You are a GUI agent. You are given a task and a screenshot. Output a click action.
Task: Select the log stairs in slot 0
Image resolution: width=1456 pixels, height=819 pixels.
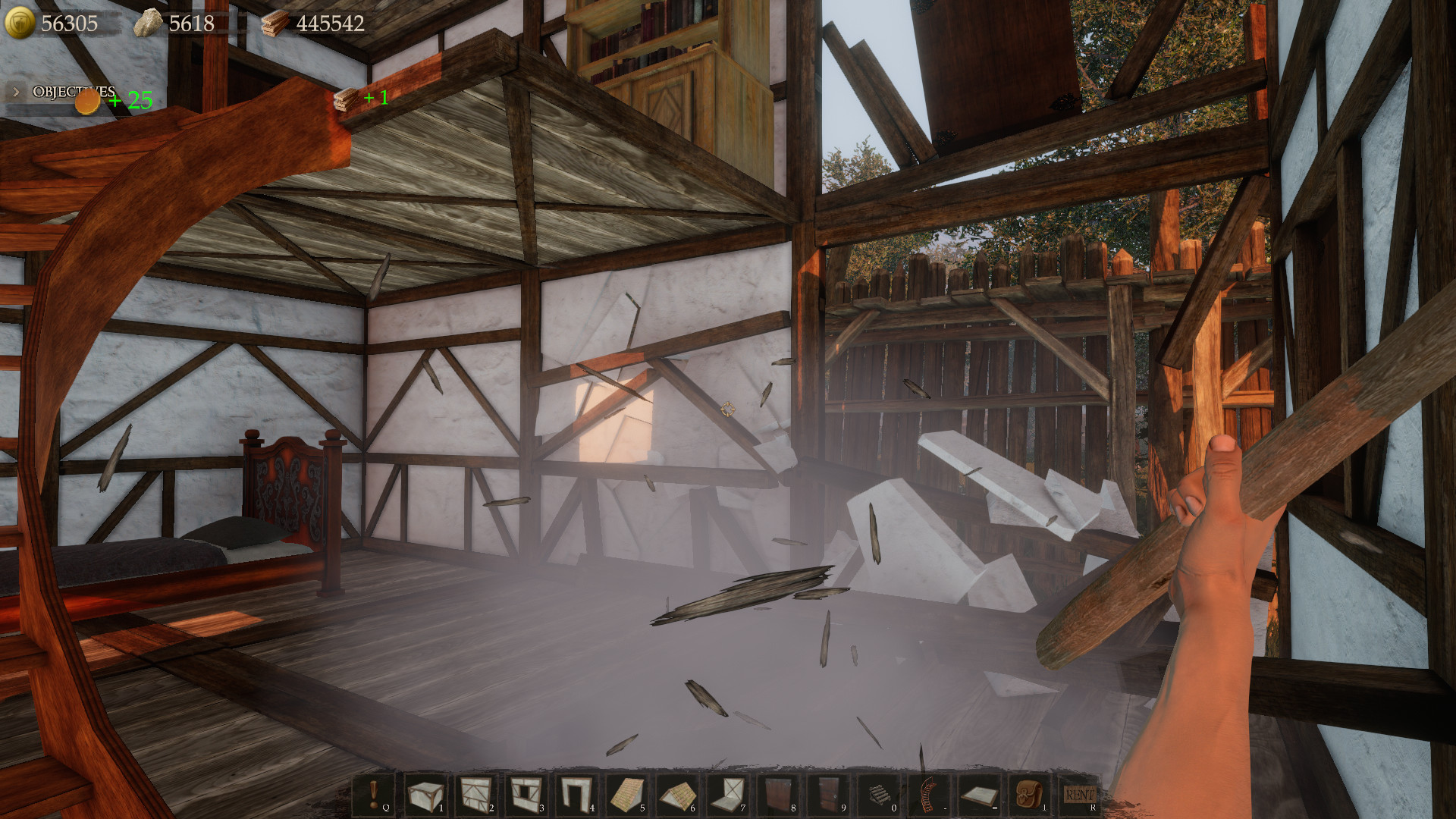pyautogui.click(x=878, y=794)
